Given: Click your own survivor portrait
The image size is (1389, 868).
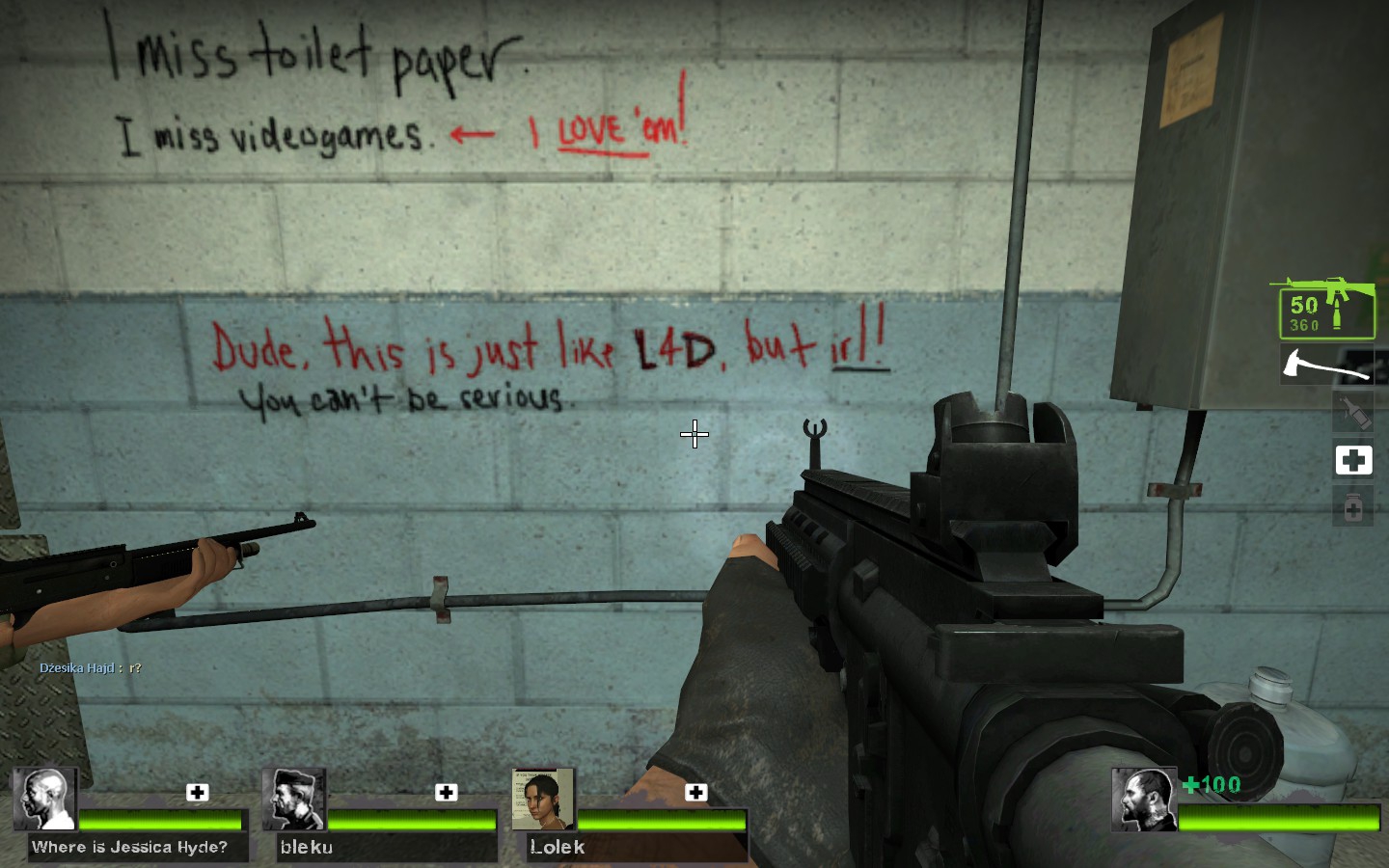Looking at the screenshot, I should 1143,799.
